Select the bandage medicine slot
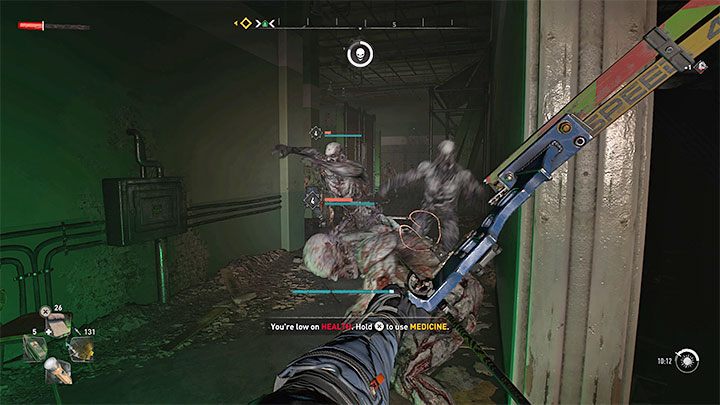 click(58, 327)
